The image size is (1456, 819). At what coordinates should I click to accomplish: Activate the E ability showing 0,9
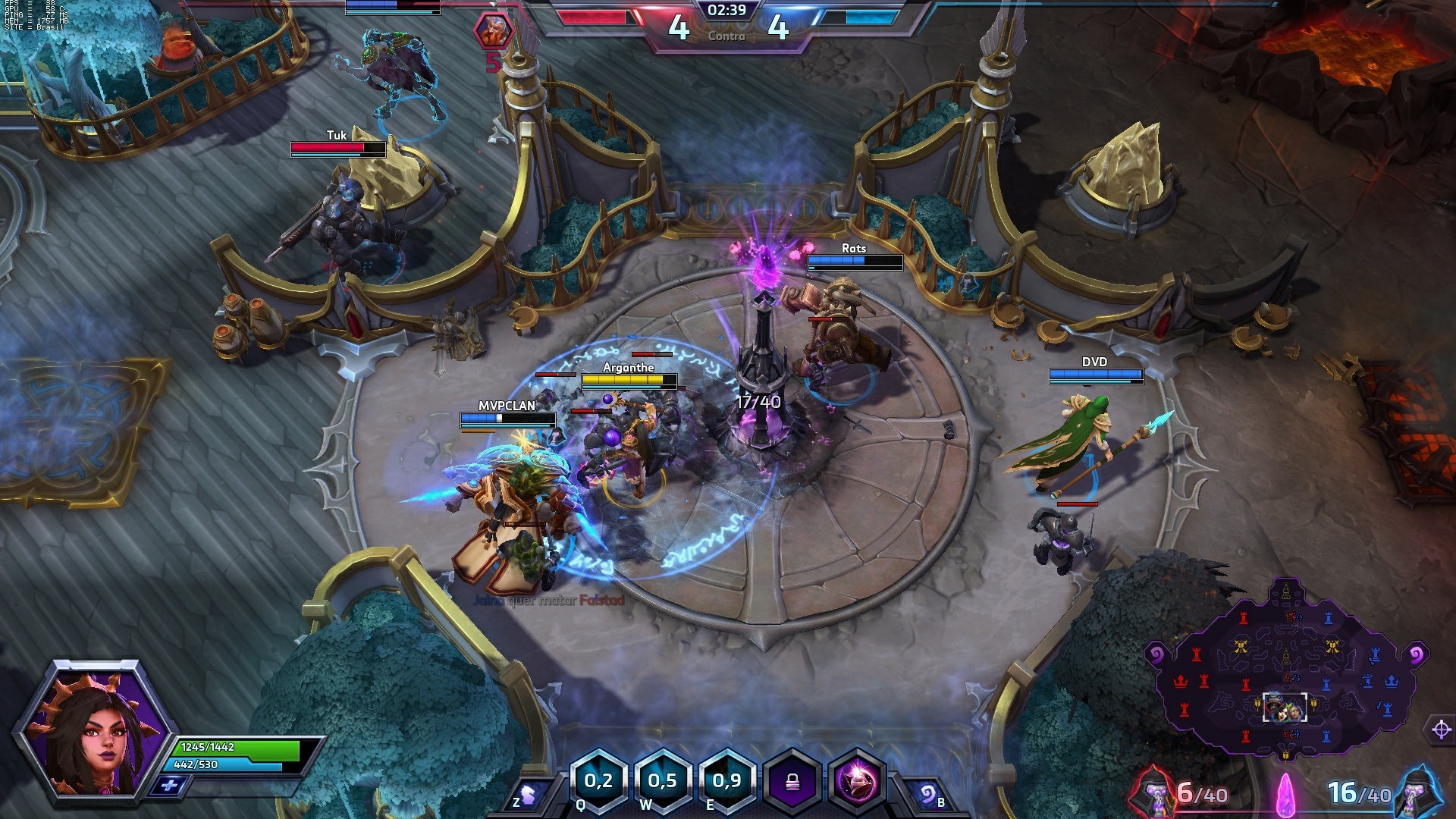click(726, 781)
